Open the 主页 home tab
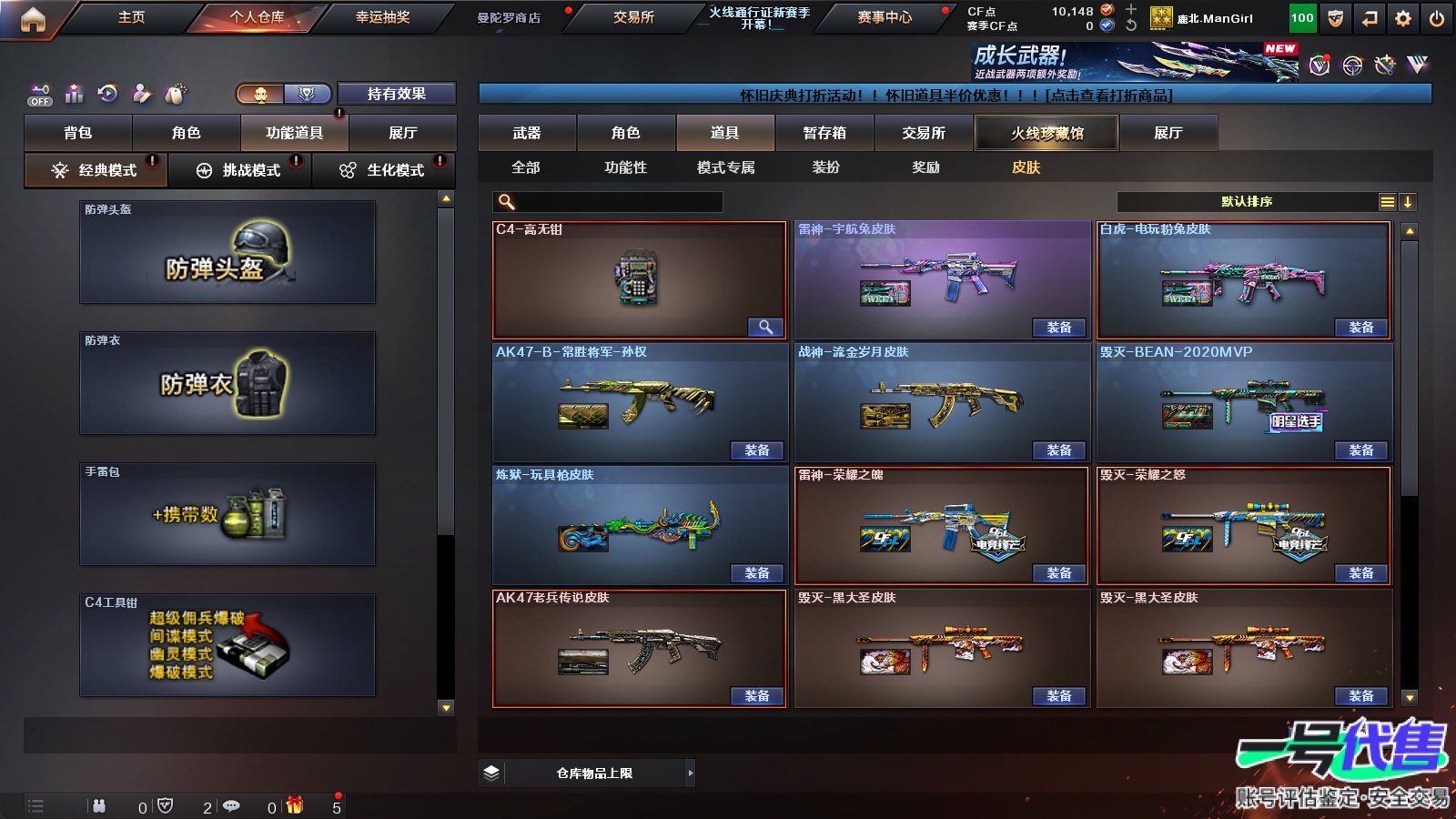The width and height of the screenshot is (1456, 819). (131, 17)
